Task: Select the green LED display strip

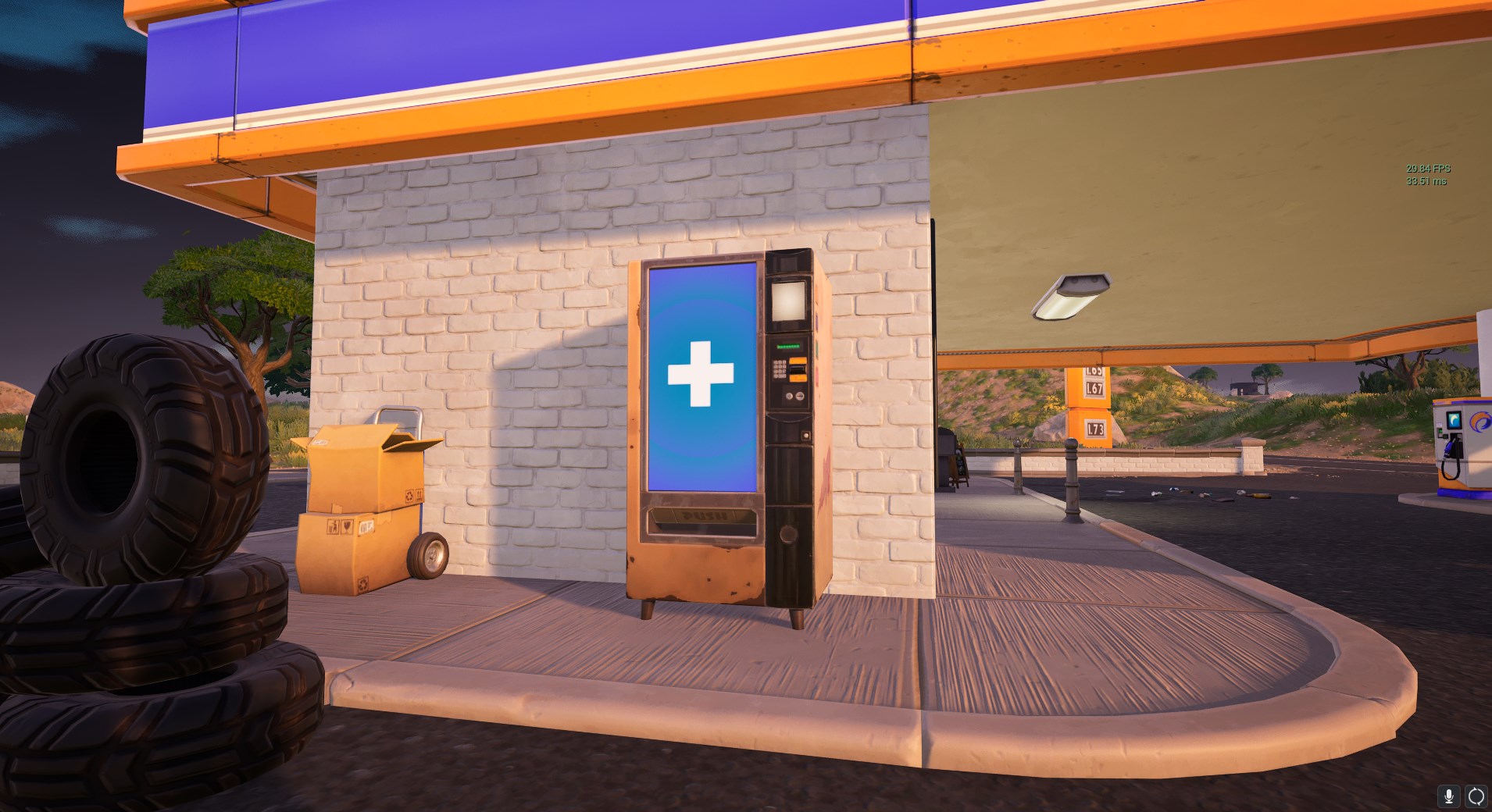Action: pyautogui.click(x=789, y=346)
